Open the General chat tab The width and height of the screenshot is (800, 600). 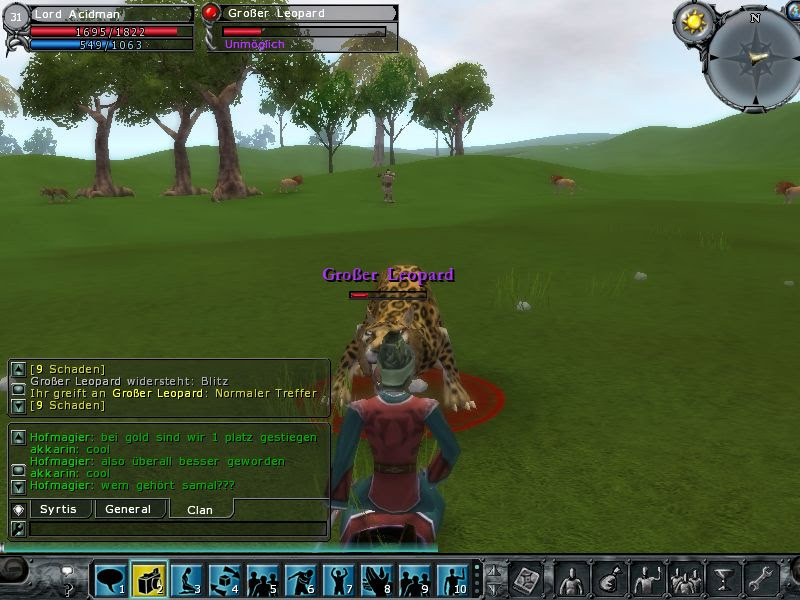coord(128,509)
